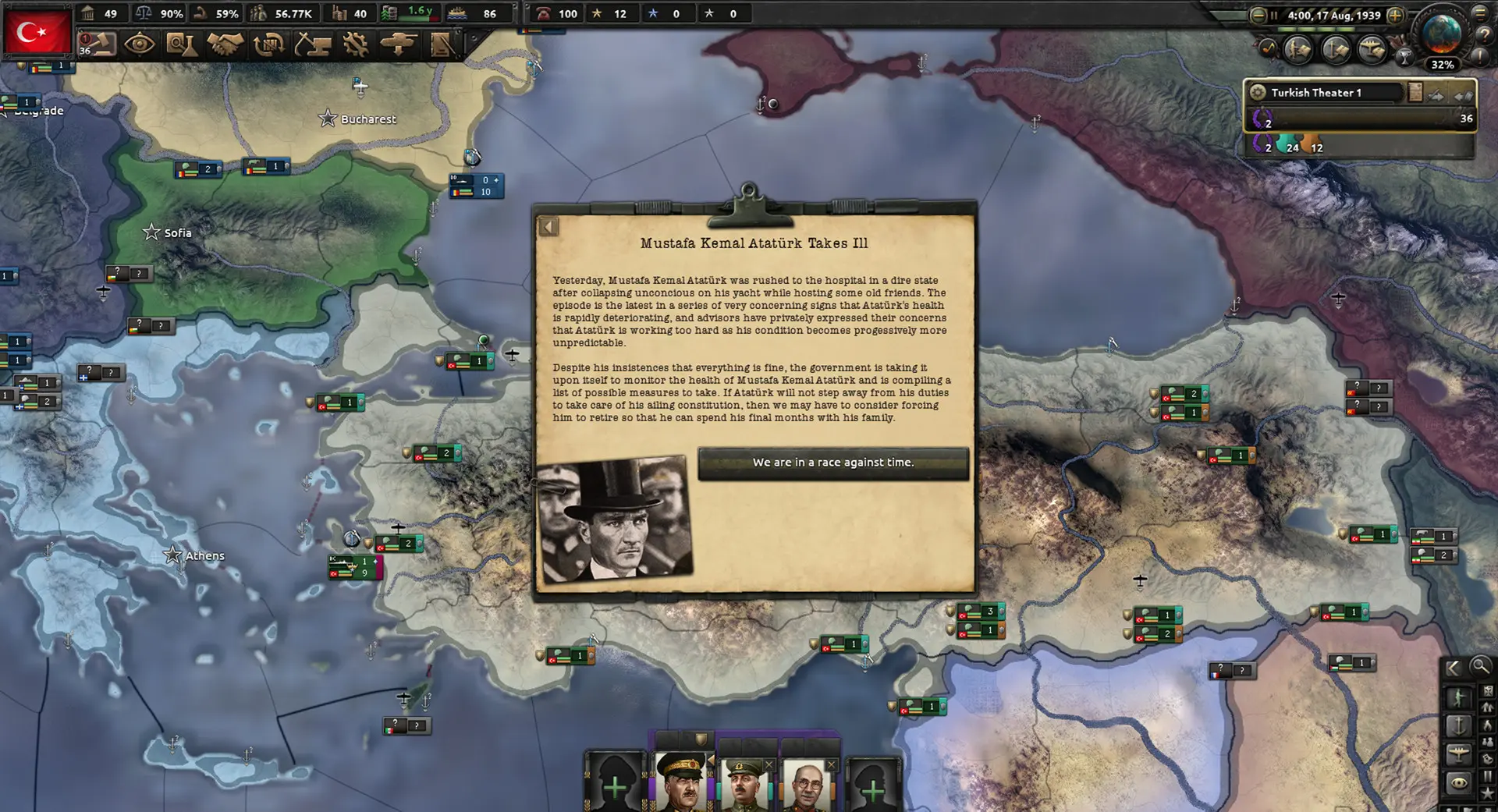1498x812 pixels.
Task: Click the back arrow on the event window
Action: point(548,226)
